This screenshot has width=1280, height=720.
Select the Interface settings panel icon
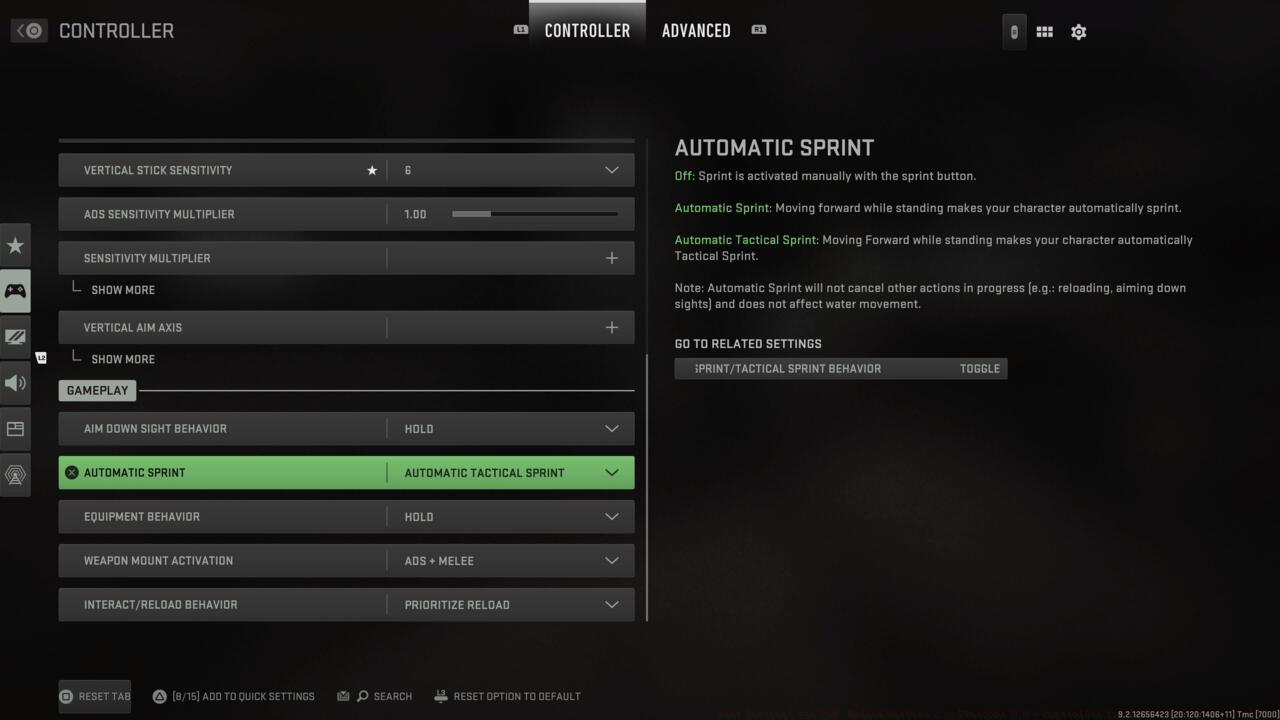[x=15, y=428]
